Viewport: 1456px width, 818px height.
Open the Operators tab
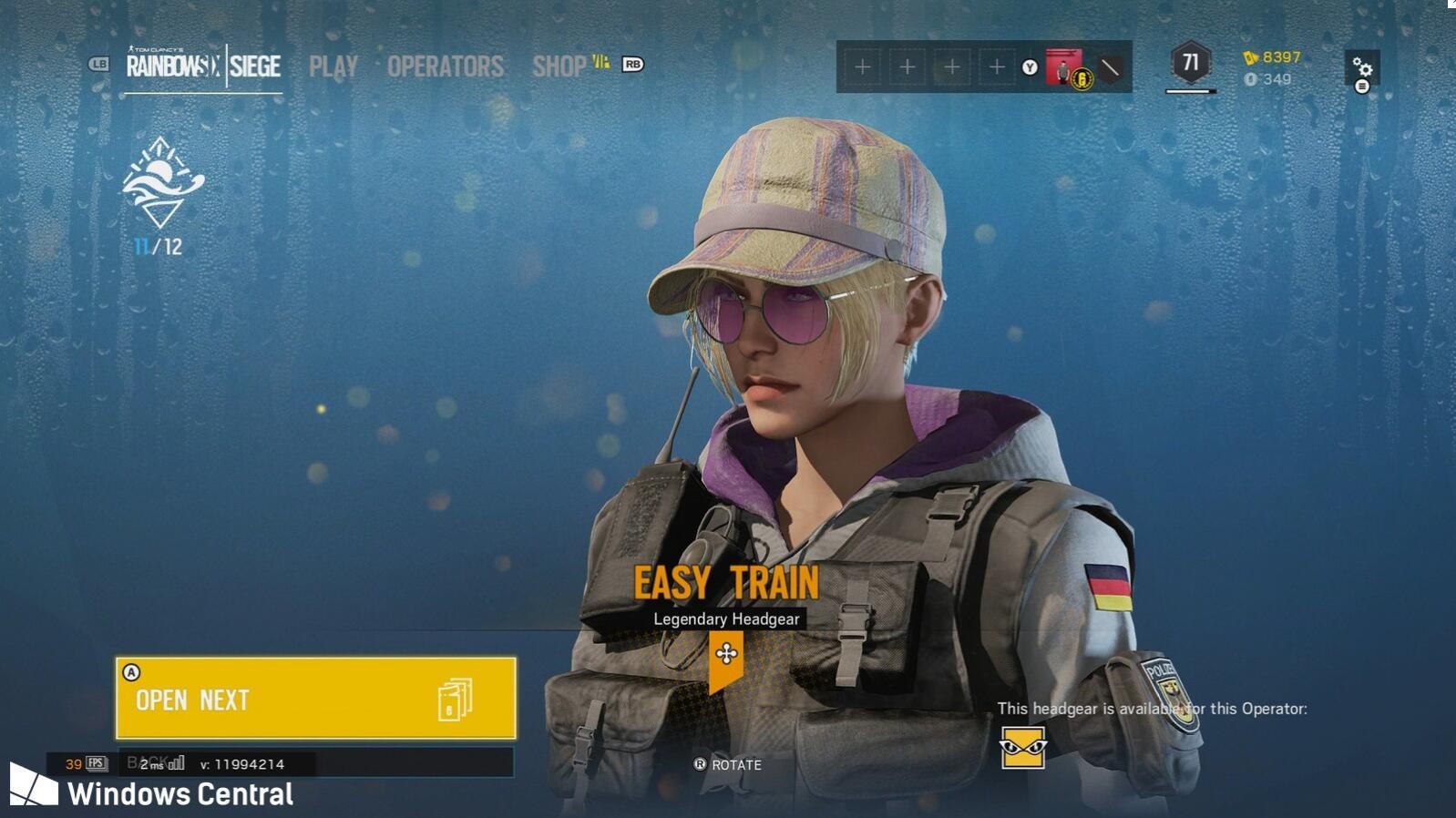coord(445,66)
